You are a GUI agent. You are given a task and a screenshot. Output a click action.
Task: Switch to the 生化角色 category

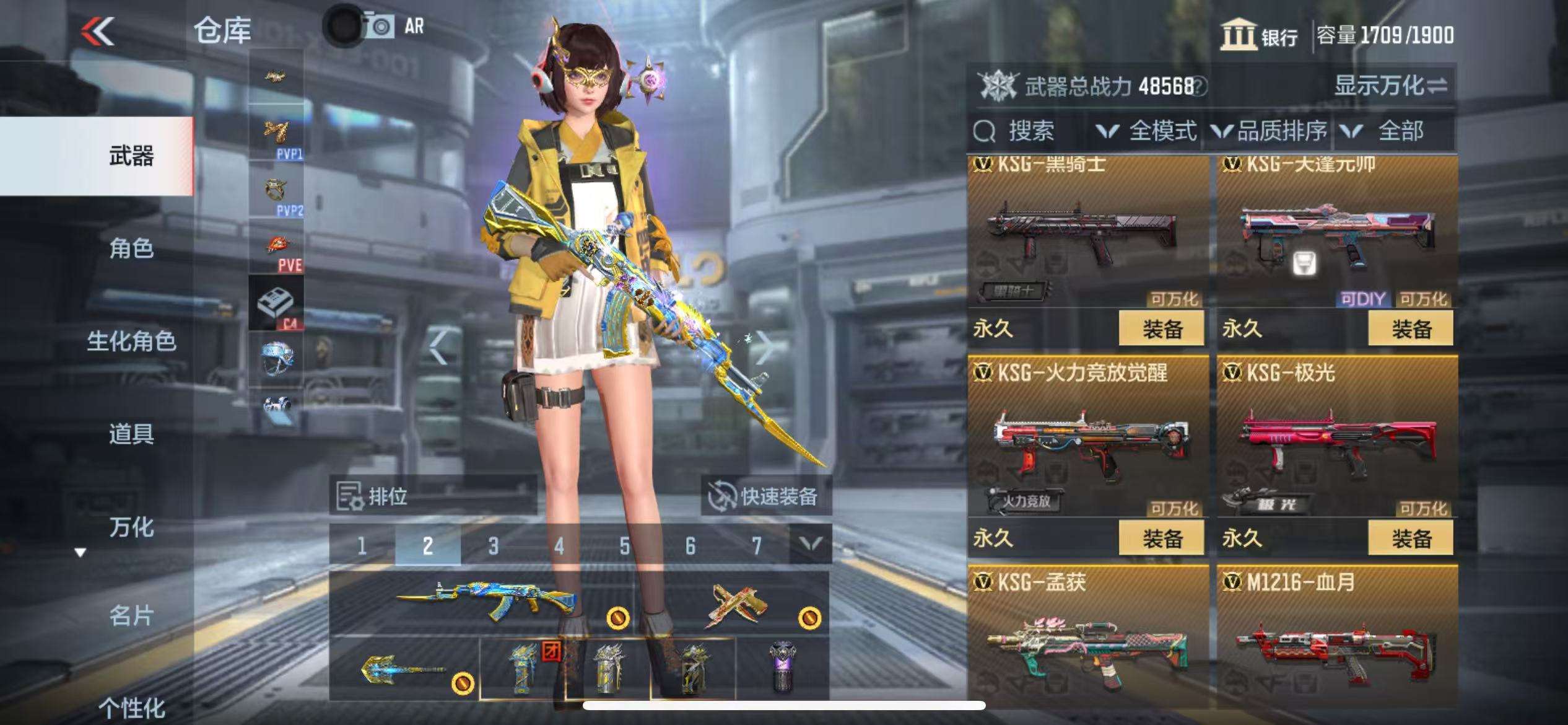pyautogui.click(x=131, y=341)
